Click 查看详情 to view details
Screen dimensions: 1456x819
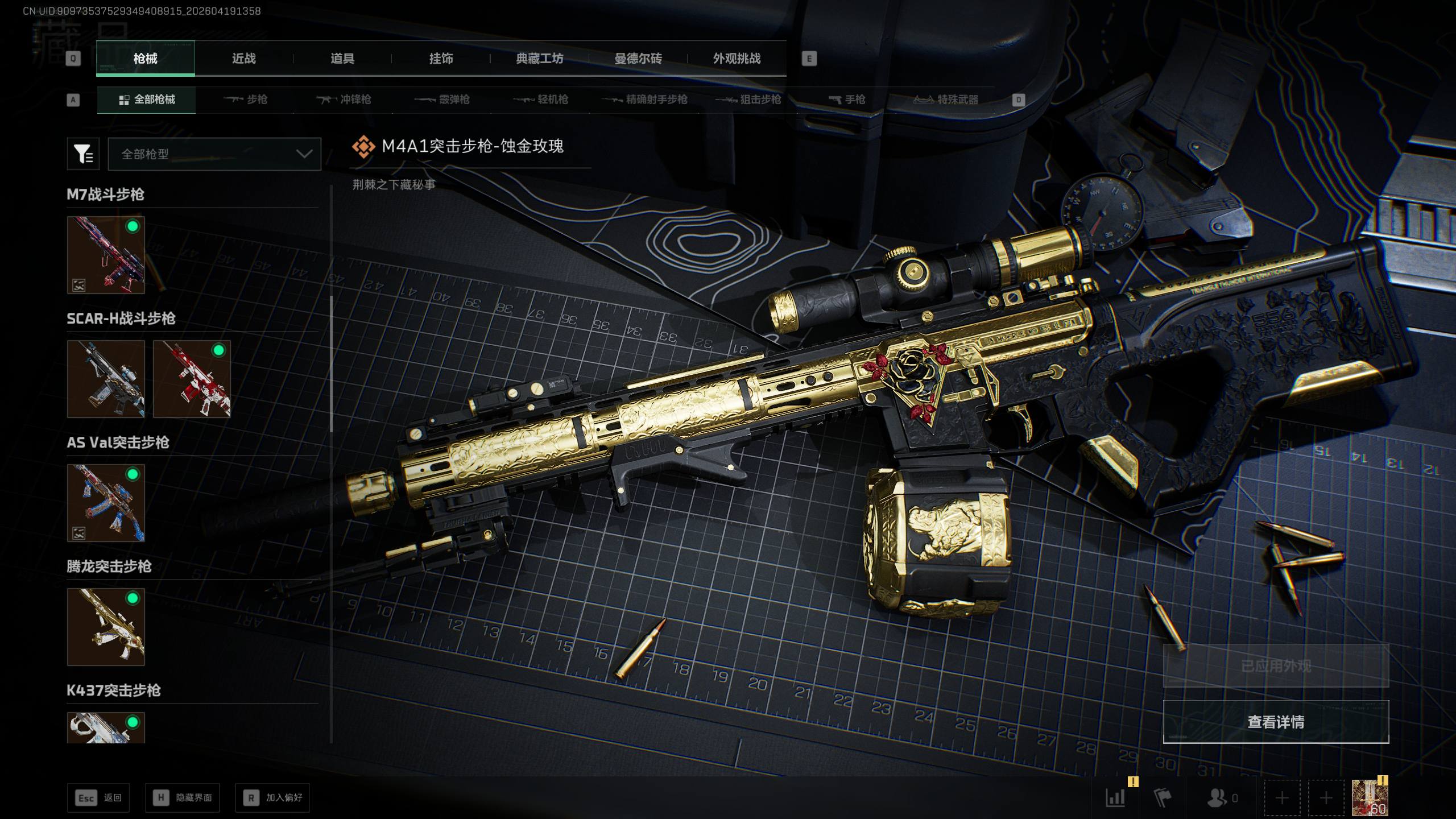click(1276, 722)
